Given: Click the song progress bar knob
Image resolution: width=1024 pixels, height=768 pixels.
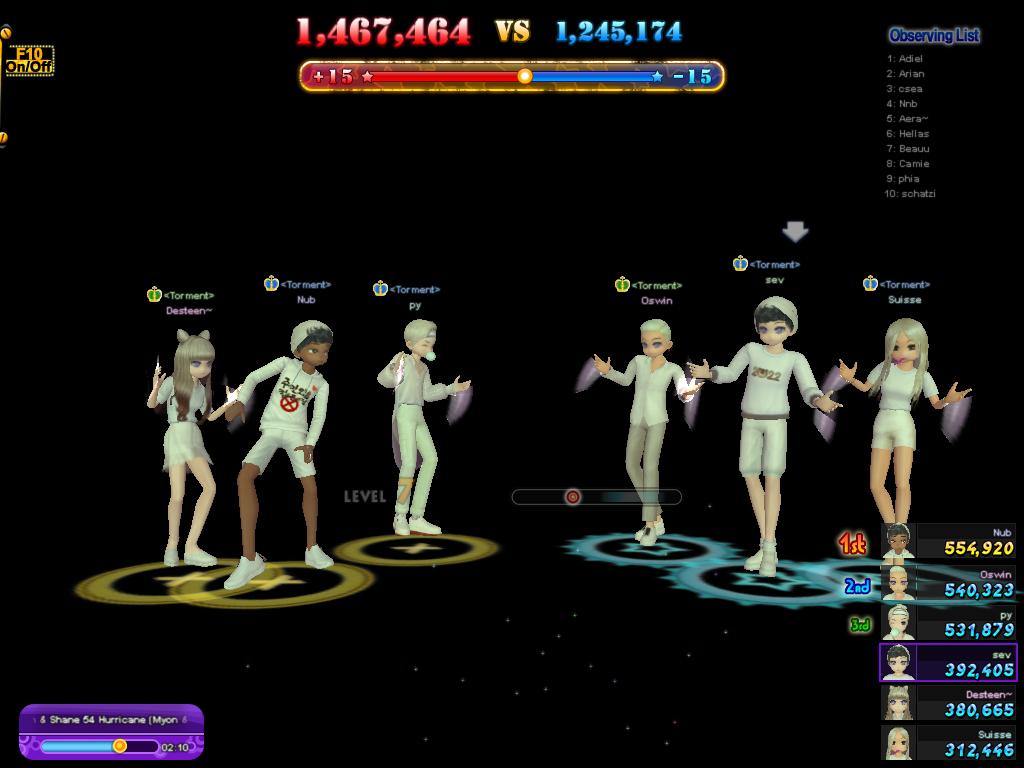Looking at the screenshot, I should tap(120, 746).
